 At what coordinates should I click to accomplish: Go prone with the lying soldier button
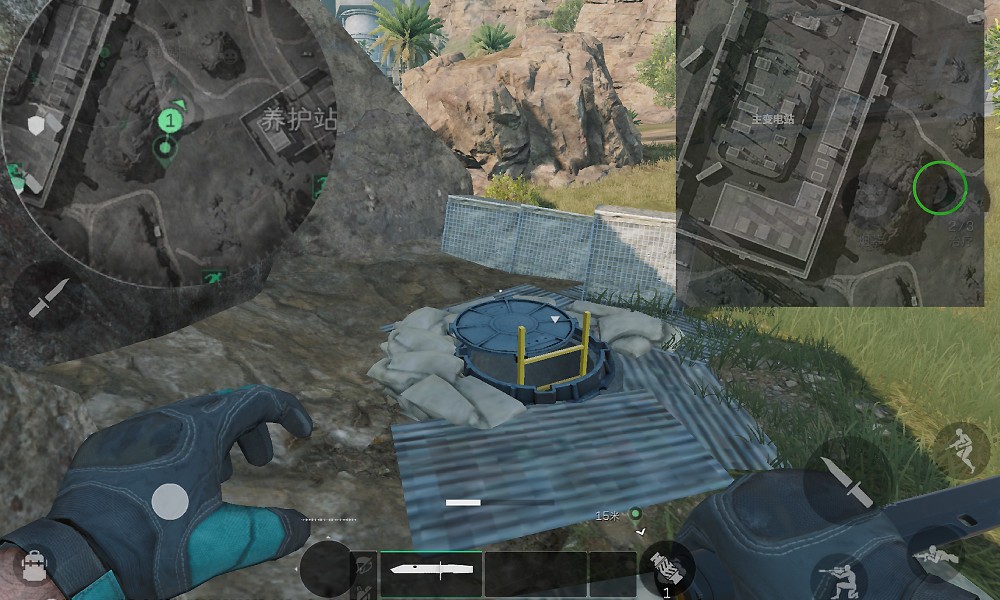coord(936,555)
